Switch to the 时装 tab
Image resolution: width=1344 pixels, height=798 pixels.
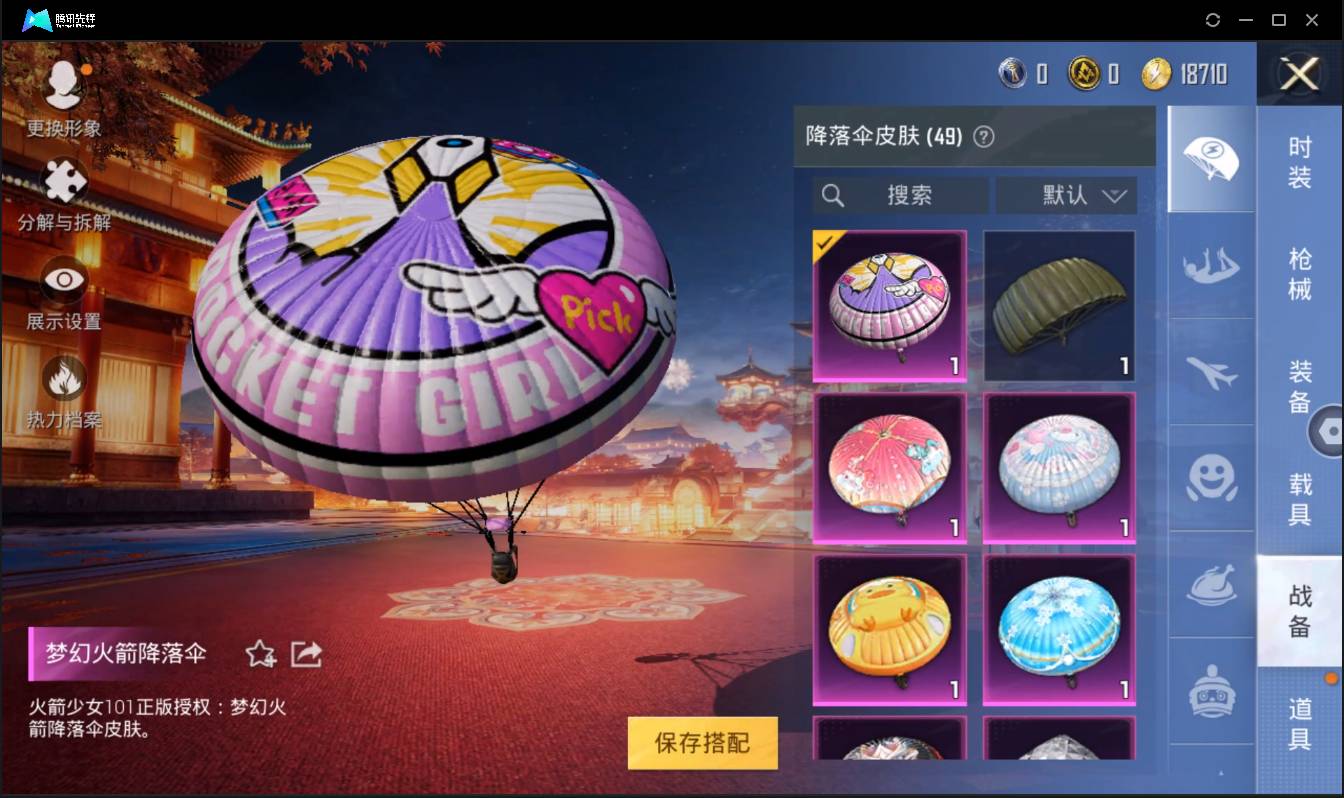tap(1301, 164)
